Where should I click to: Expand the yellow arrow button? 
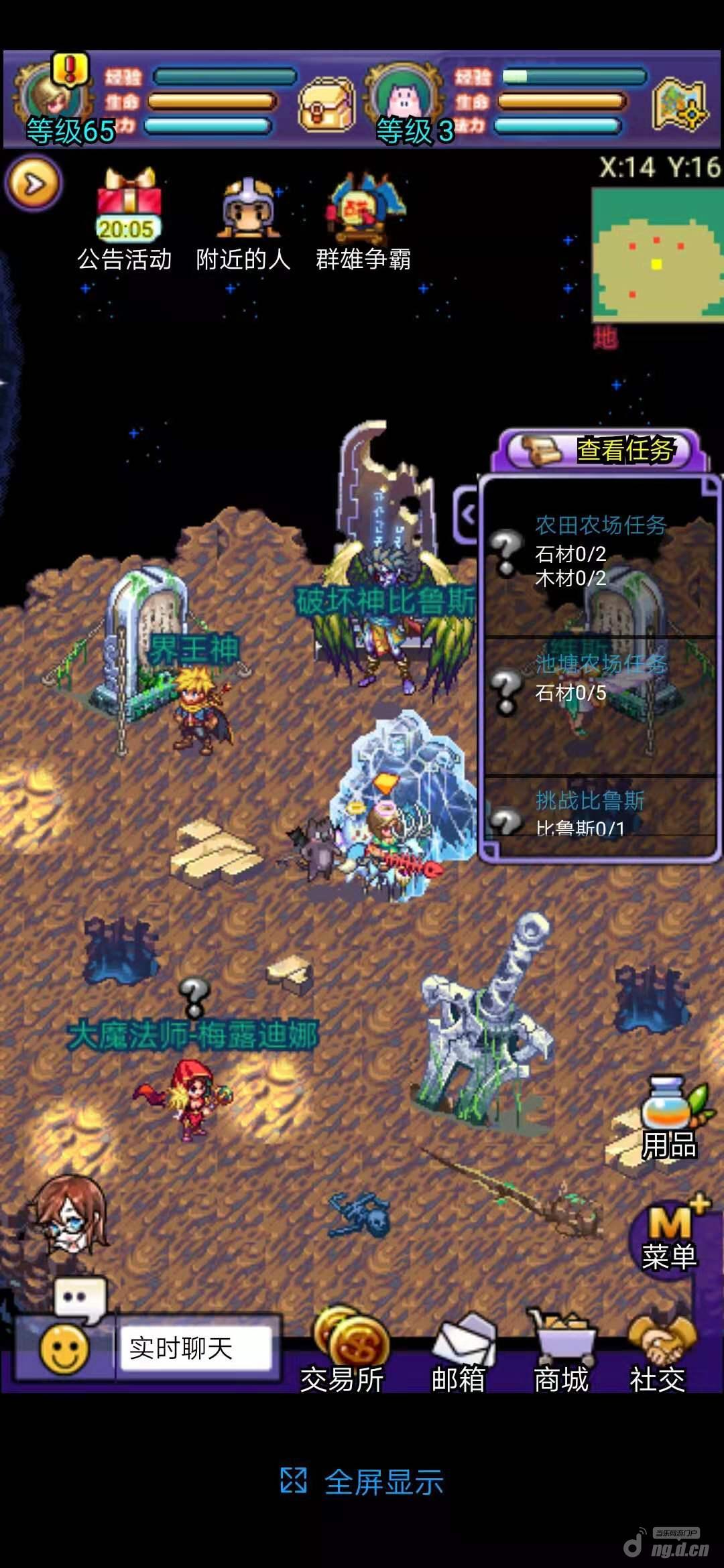[34, 183]
